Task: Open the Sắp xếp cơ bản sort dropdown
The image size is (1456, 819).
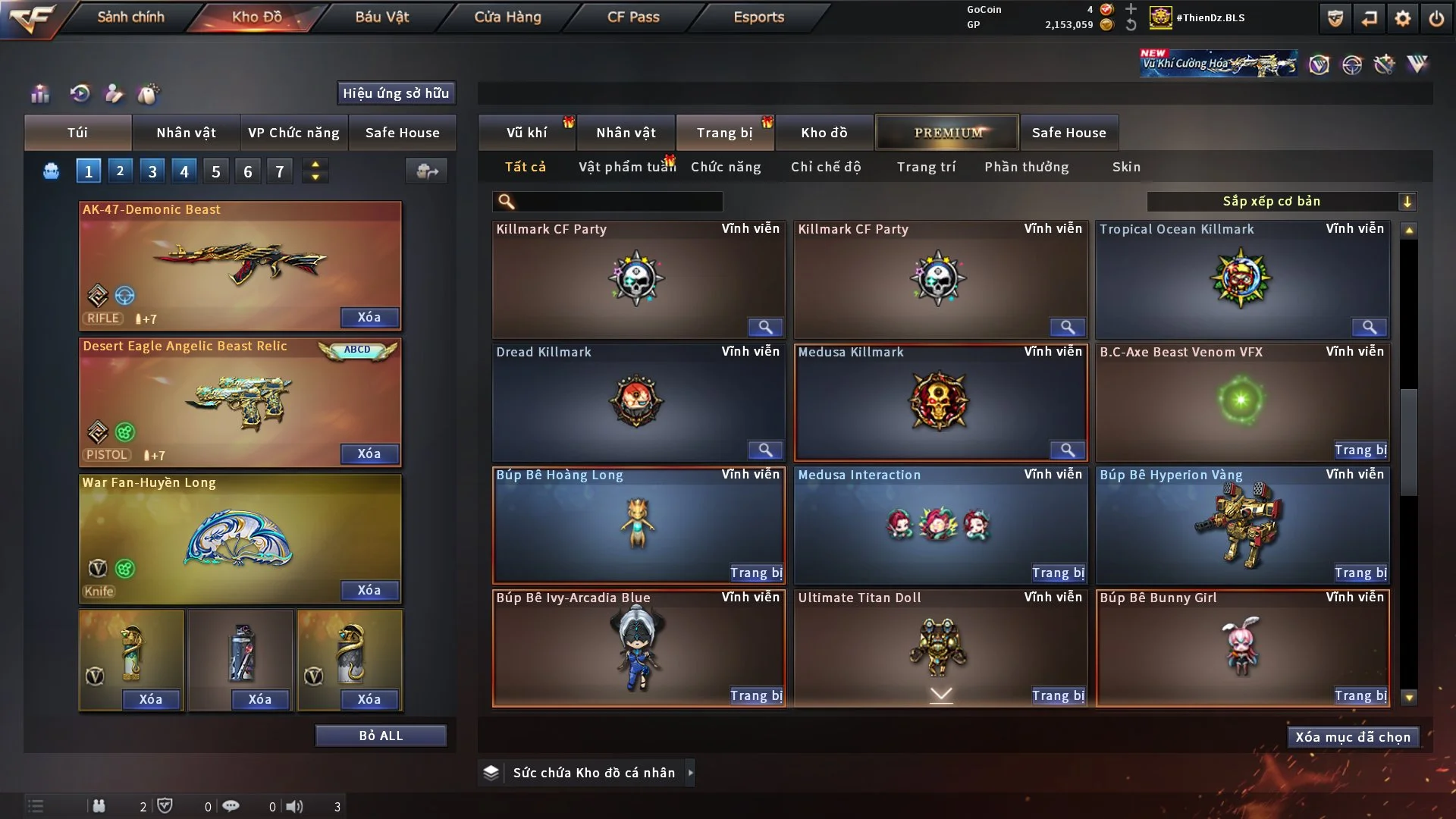Action: click(x=1281, y=202)
